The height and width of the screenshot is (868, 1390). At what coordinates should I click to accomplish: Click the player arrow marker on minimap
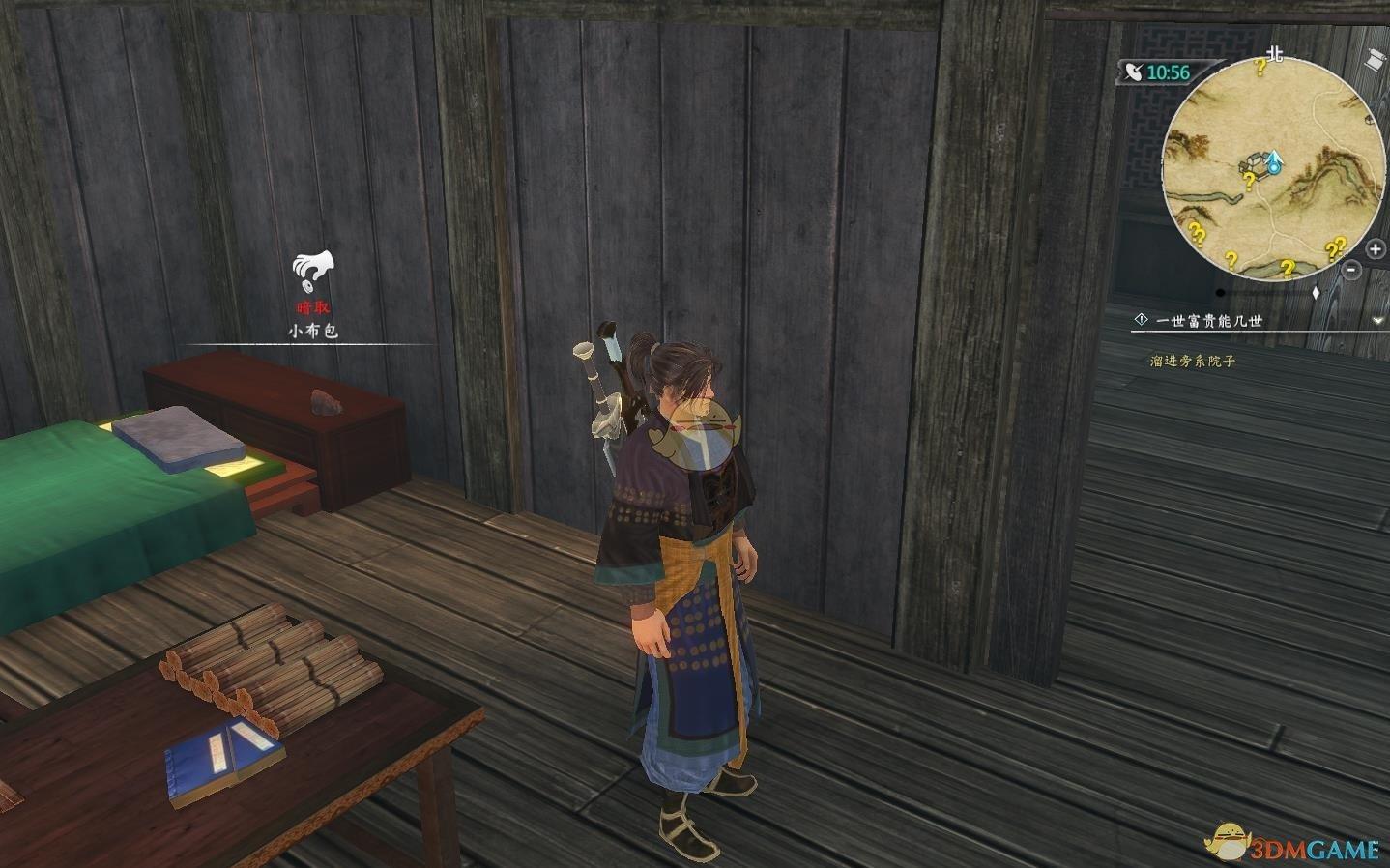click(x=1275, y=161)
